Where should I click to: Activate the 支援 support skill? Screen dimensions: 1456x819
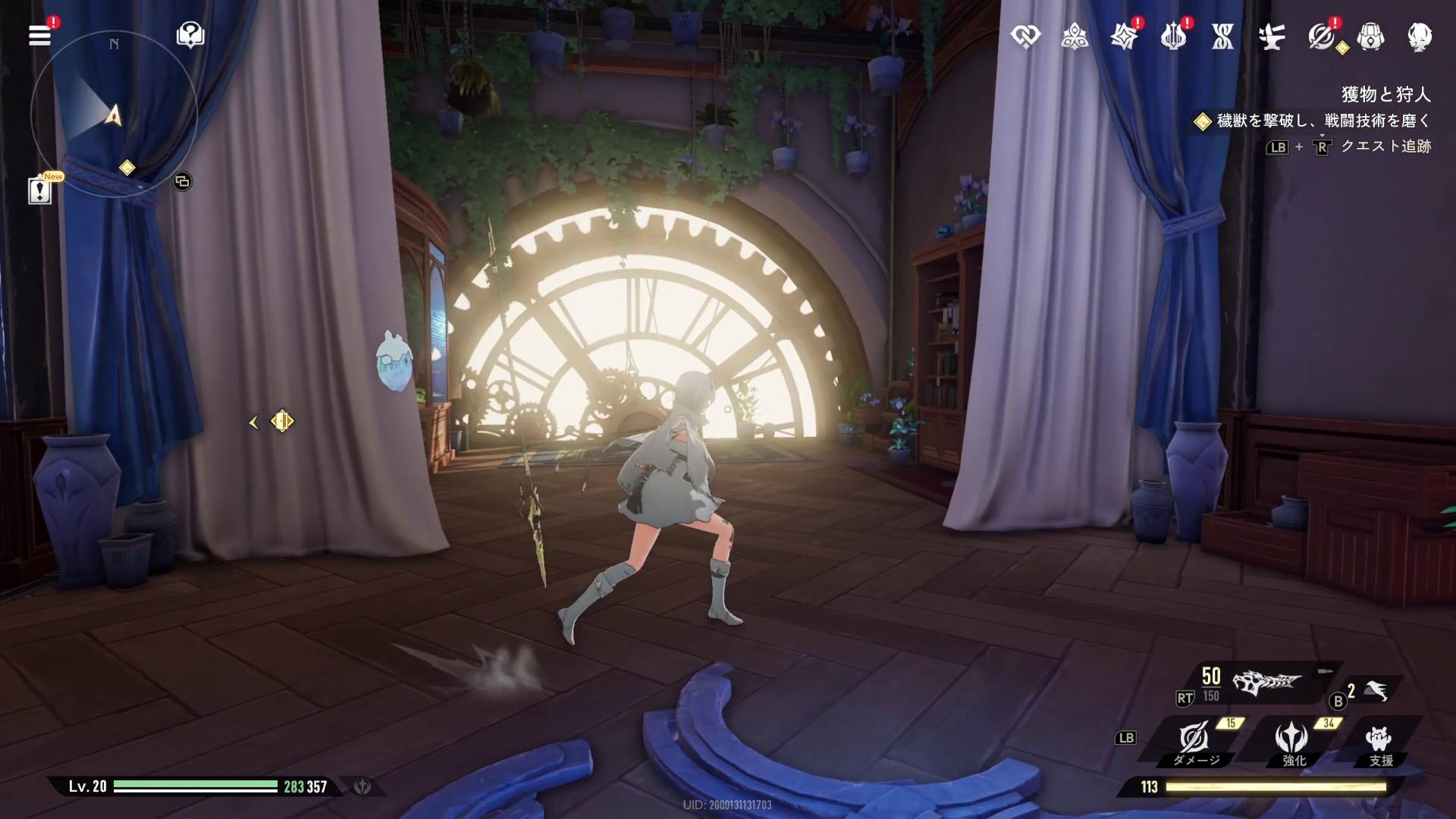tap(1379, 738)
